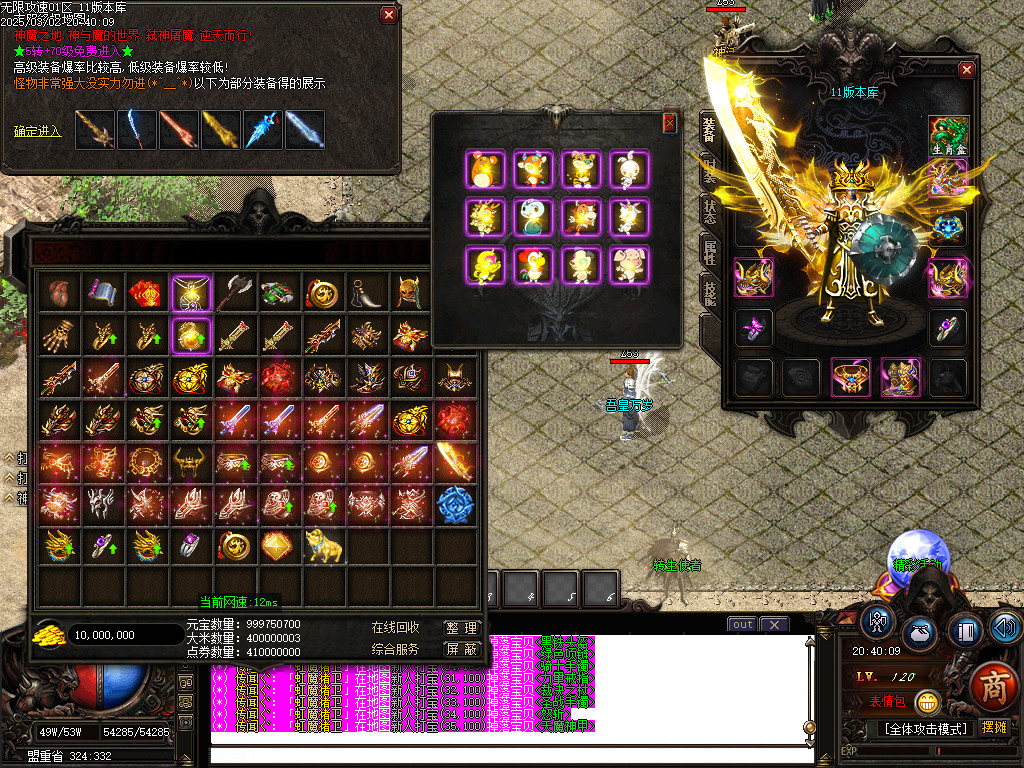Open the 商 shop button

click(993, 688)
